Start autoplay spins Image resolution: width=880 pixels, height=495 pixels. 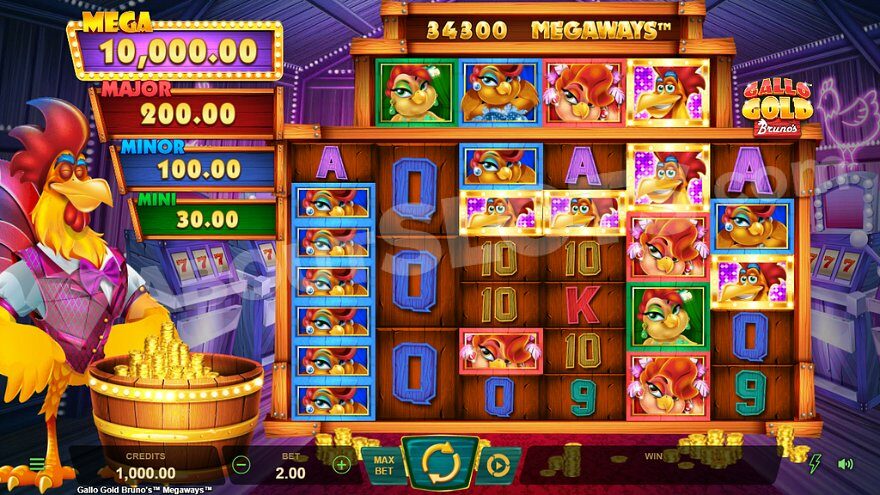[498, 465]
